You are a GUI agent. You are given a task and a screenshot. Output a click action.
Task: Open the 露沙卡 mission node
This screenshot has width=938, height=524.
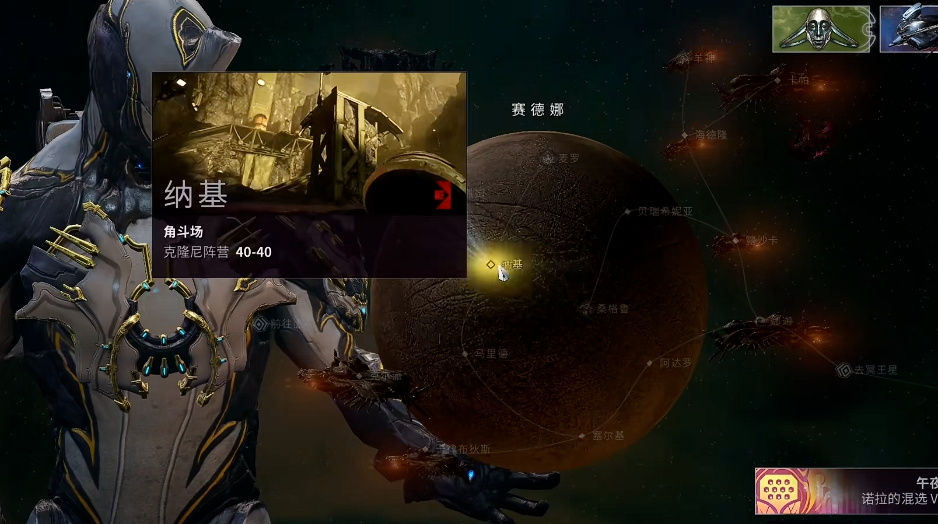(x=737, y=240)
